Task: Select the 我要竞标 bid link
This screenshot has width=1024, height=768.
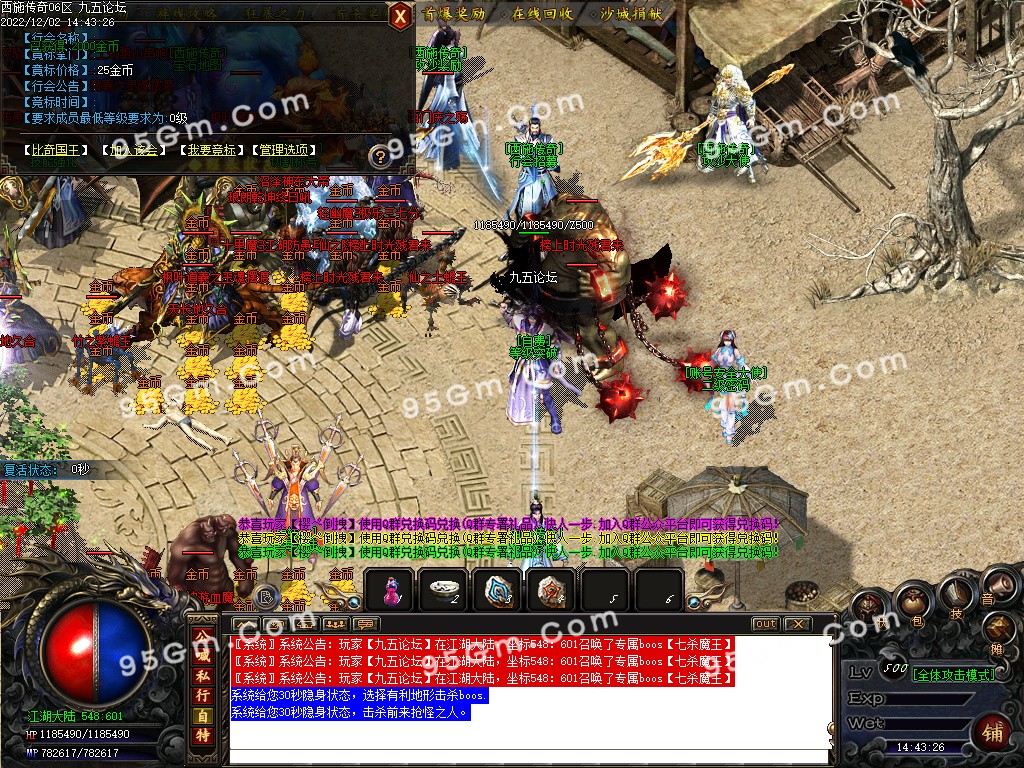Action: [x=209, y=150]
